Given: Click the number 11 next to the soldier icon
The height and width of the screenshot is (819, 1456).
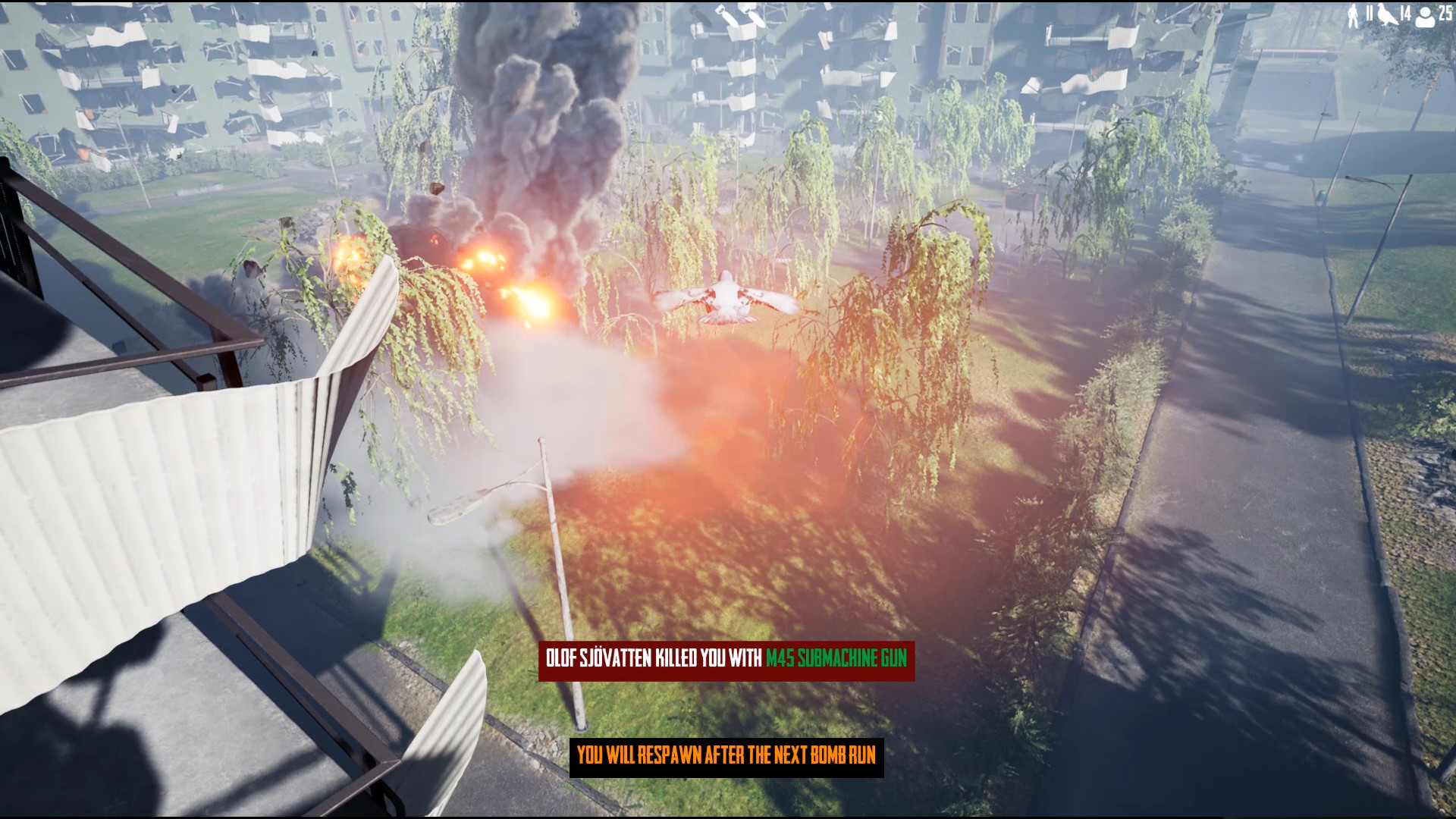Looking at the screenshot, I should pyautogui.click(x=1370, y=12).
